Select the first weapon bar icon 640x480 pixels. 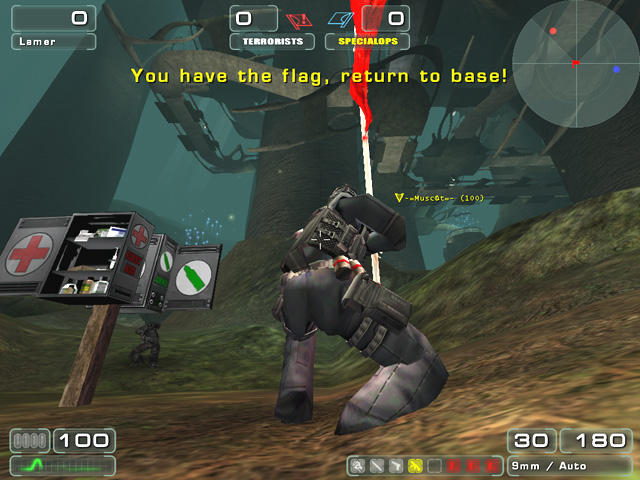(x=358, y=466)
